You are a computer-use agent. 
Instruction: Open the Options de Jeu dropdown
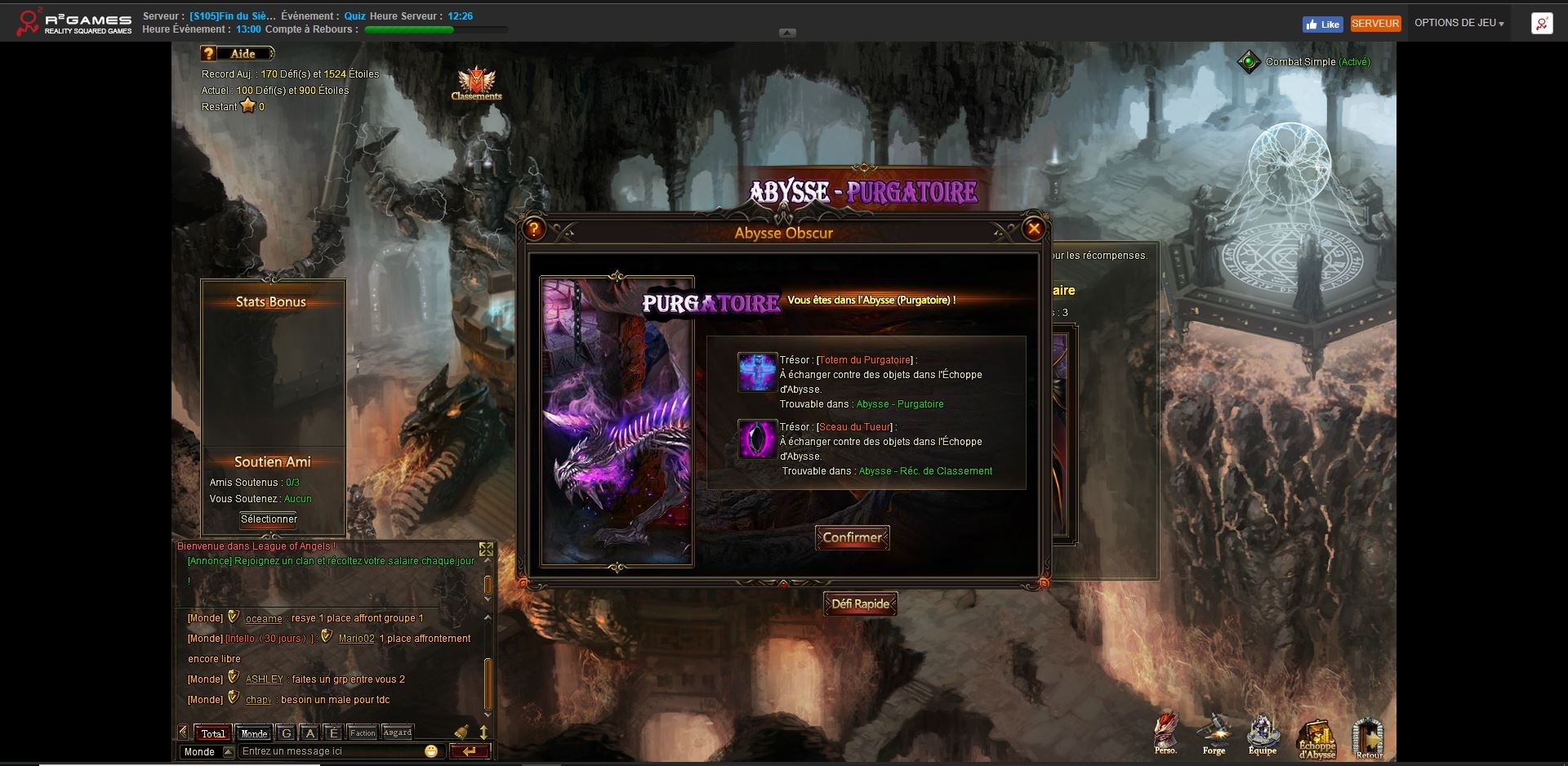pyautogui.click(x=1459, y=23)
